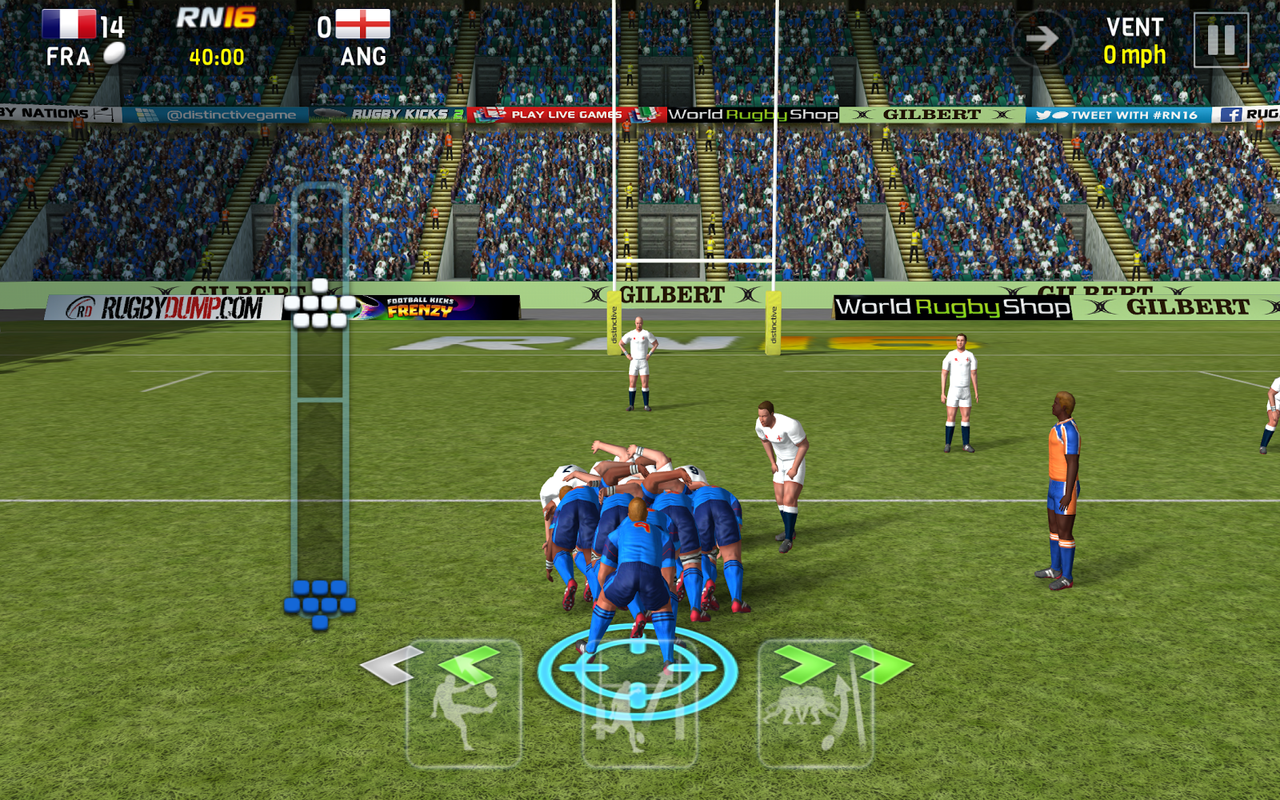Tap the grey left chevron arrow
Screen dimensions: 1280x800
pyautogui.click(x=391, y=666)
